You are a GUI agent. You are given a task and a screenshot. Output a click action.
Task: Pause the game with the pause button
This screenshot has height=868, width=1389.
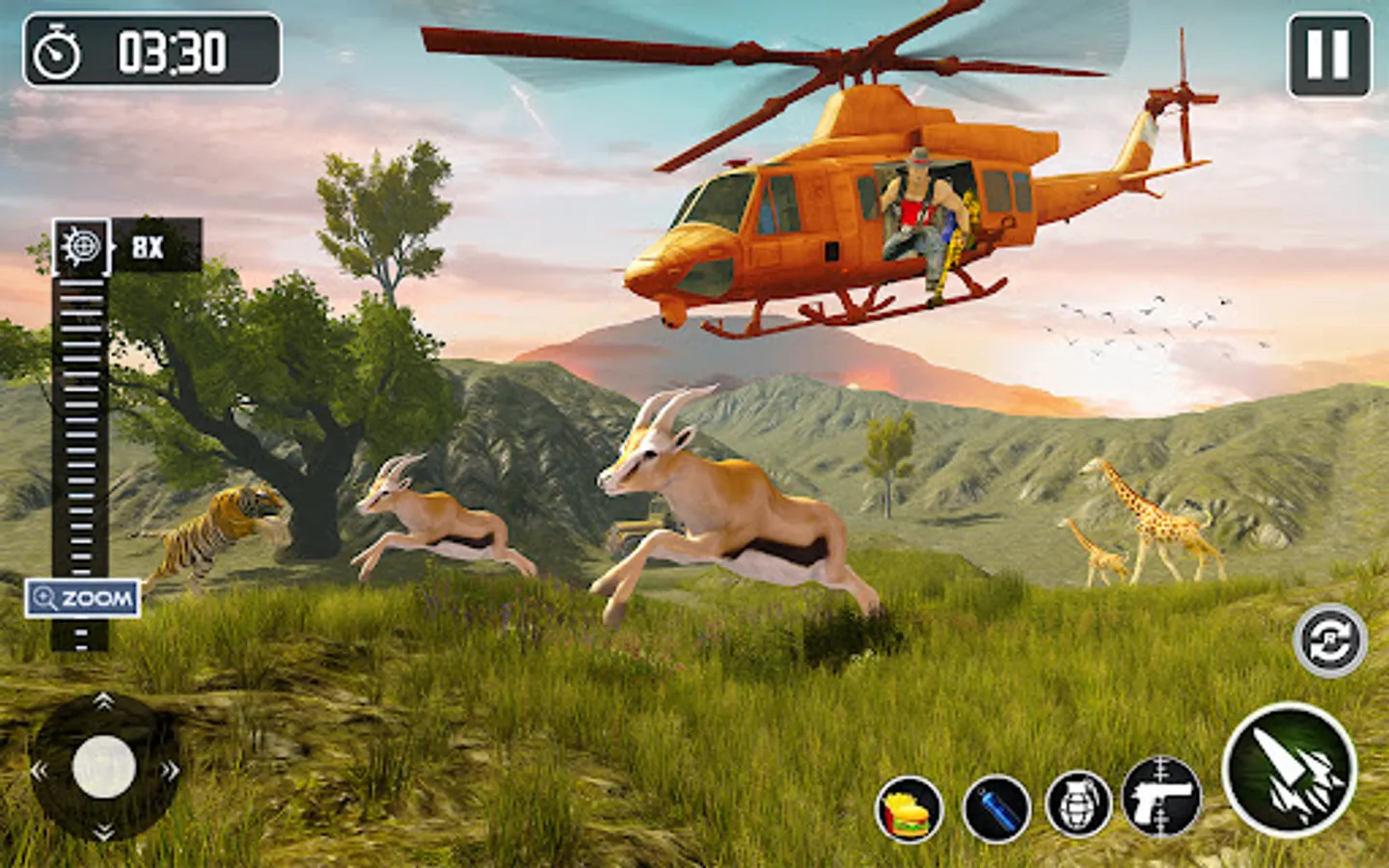click(x=1328, y=55)
